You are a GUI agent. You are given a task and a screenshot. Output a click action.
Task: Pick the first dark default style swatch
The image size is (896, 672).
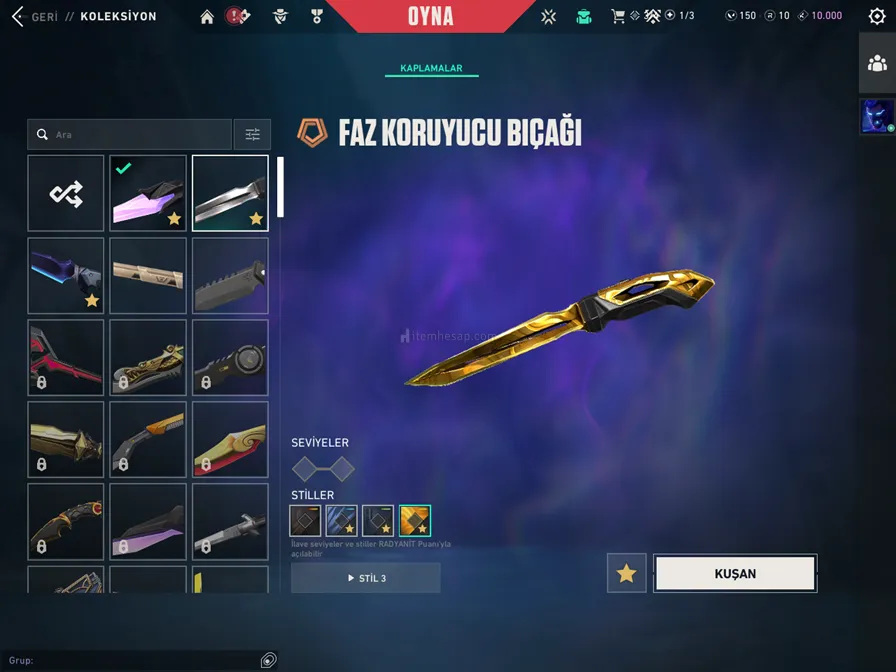[x=305, y=520]
